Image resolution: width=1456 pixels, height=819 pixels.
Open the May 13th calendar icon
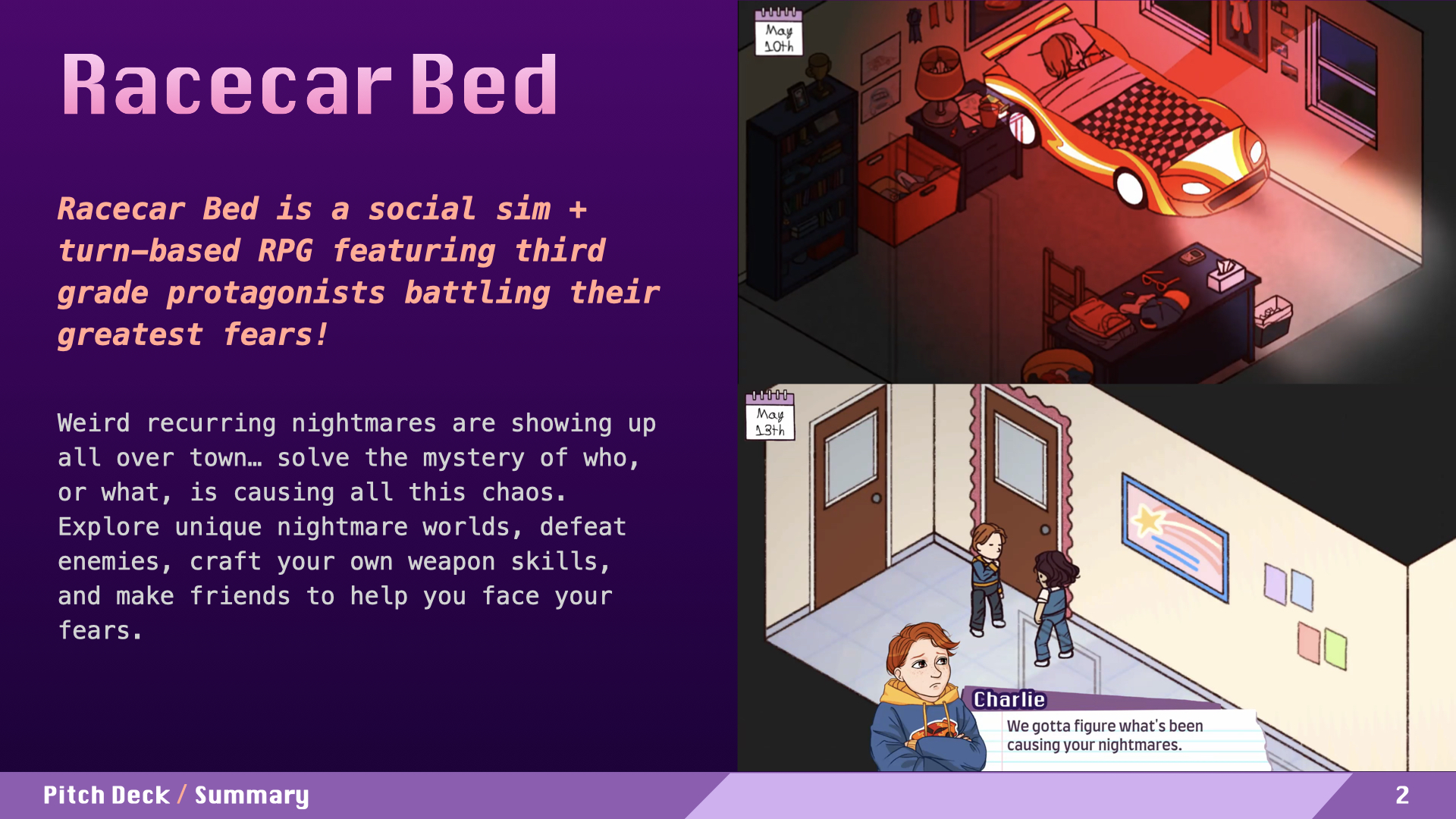(770, 416)
